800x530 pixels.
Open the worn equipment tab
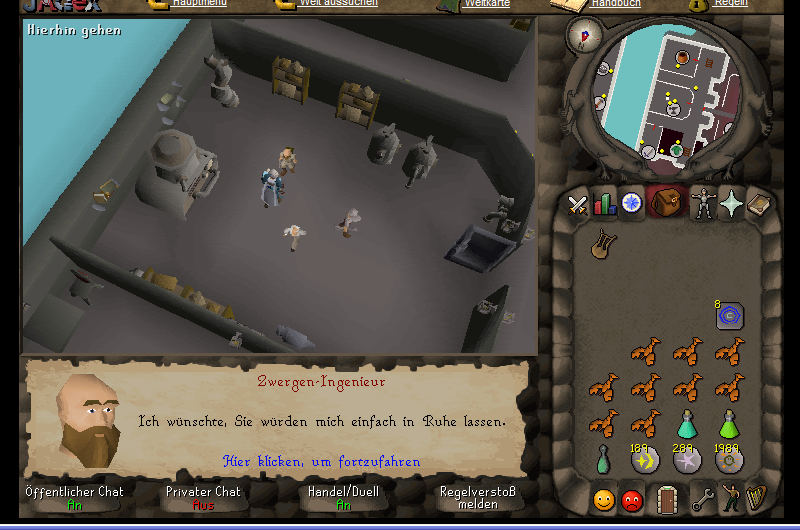tap(702, 205)
